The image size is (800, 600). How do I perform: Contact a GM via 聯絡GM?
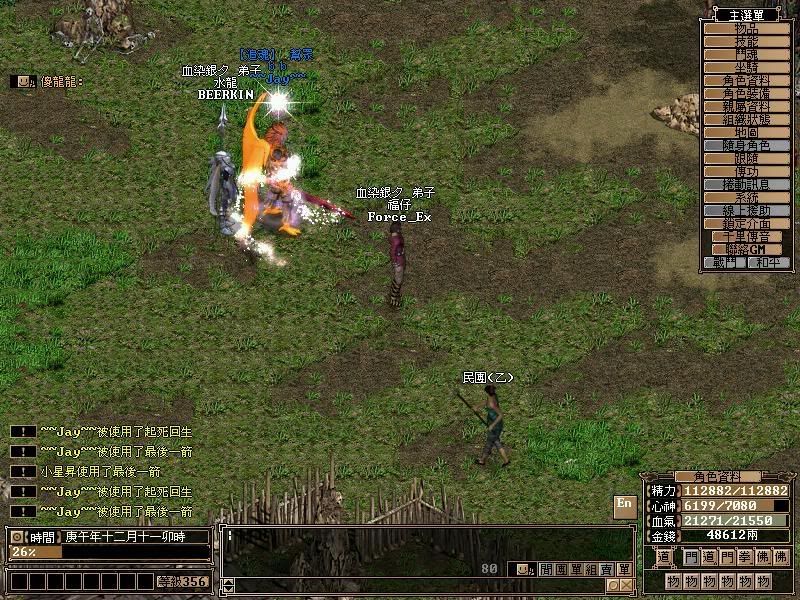pyautogui.click(x=746, y=250)
